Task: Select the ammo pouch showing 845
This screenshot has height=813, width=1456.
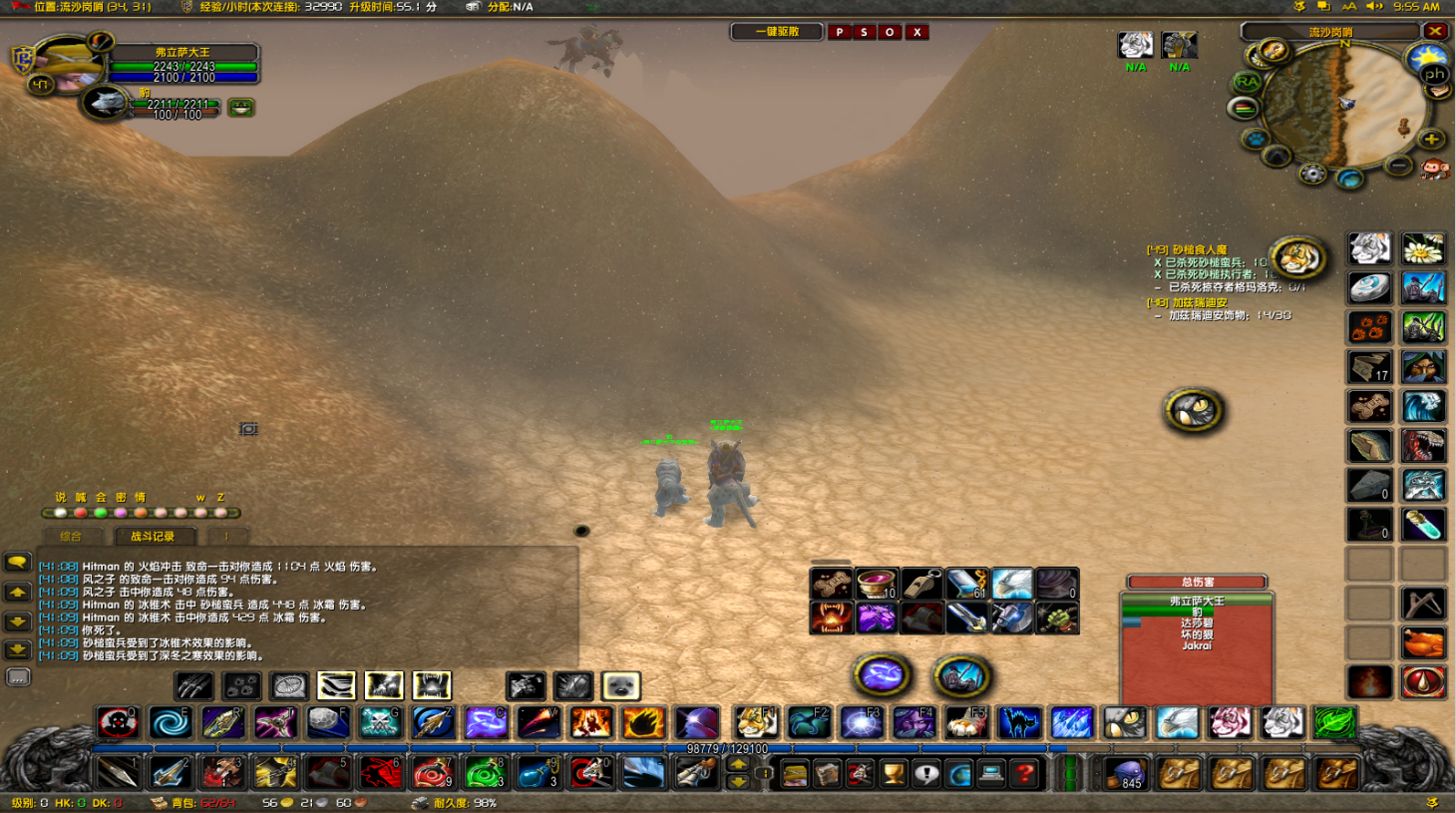Action: [1128, 773]
